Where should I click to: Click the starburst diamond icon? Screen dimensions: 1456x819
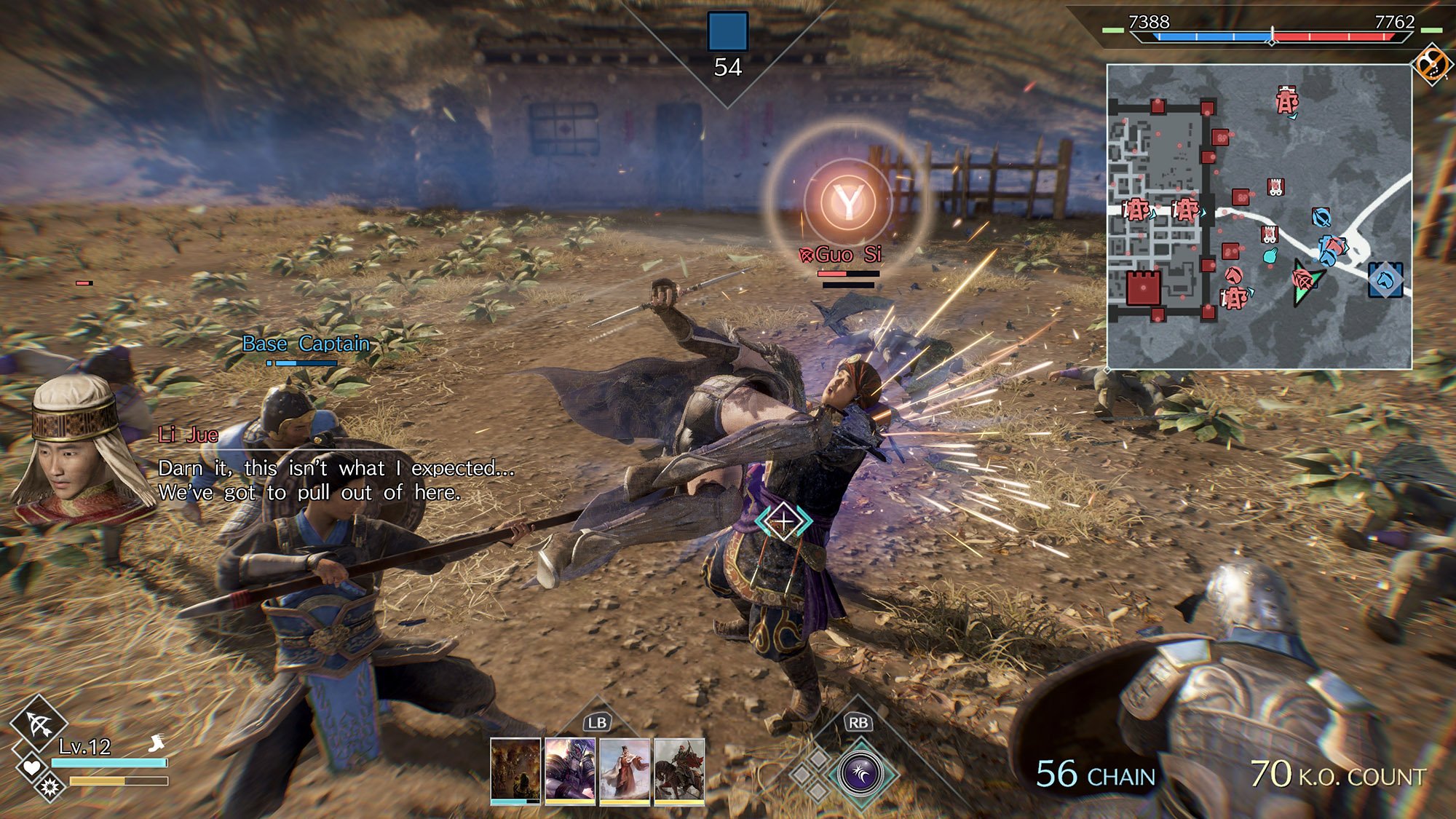point(50,787)
